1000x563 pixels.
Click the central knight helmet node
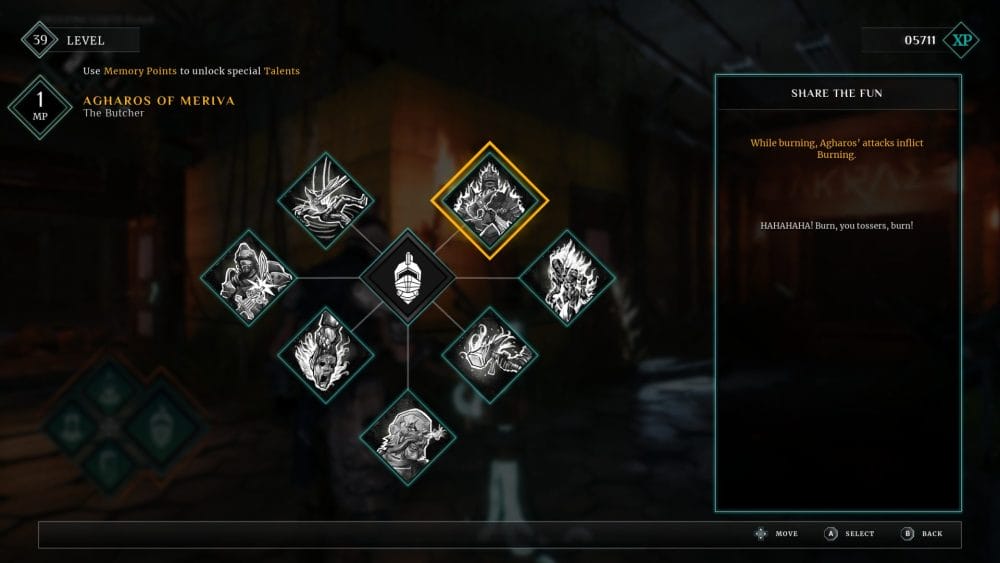point(407,276)
